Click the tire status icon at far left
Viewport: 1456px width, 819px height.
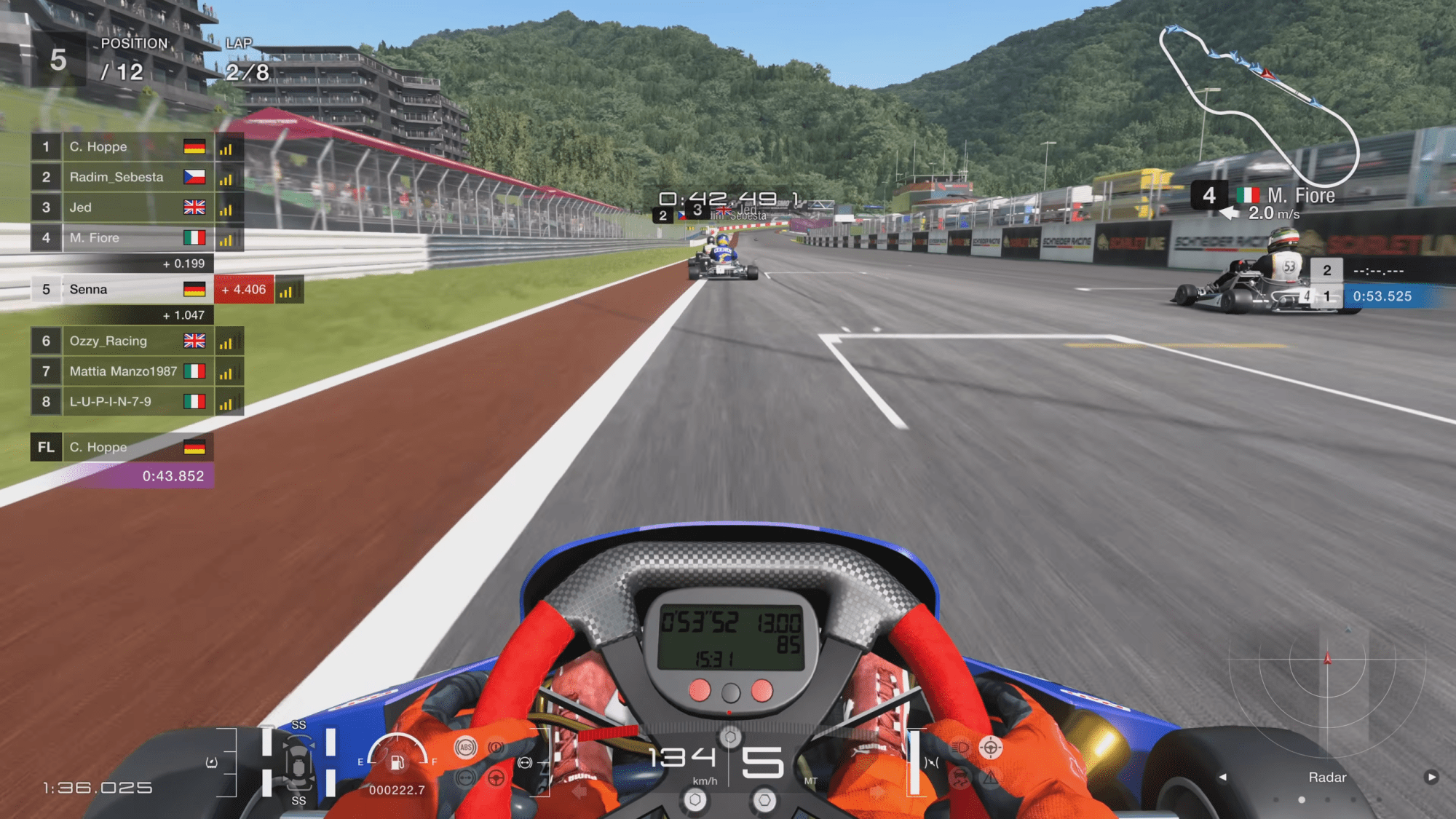[x=212, y=764]
